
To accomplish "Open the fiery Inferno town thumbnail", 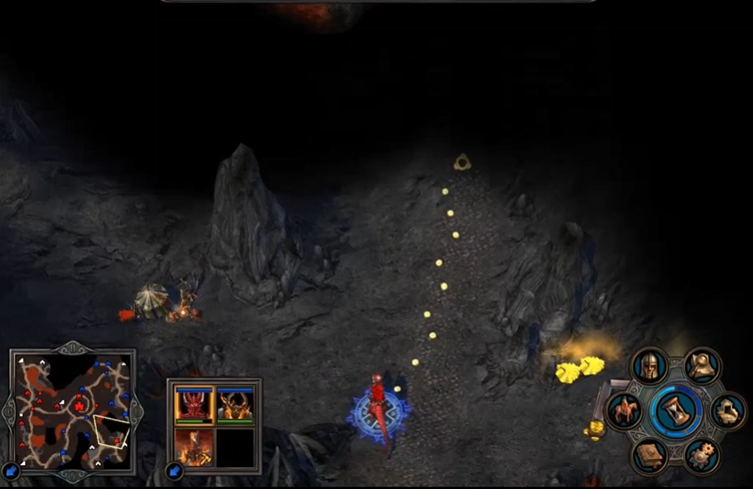I will pos(193,445).
